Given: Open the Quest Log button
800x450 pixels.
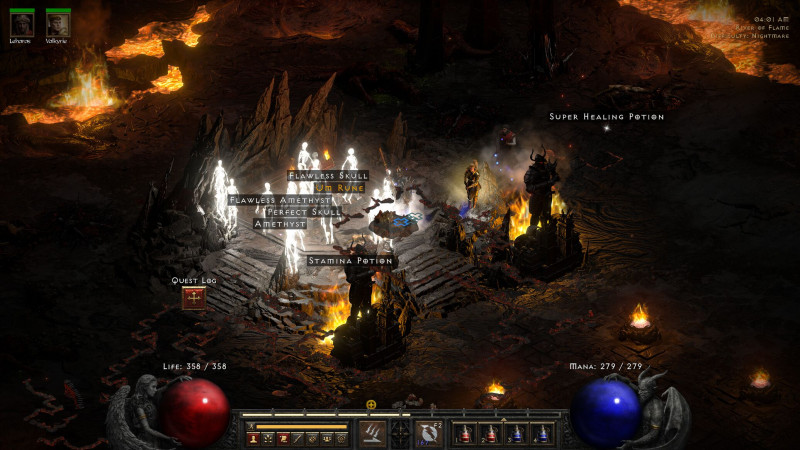Looking at the screenshot, I should click(193, 297).
